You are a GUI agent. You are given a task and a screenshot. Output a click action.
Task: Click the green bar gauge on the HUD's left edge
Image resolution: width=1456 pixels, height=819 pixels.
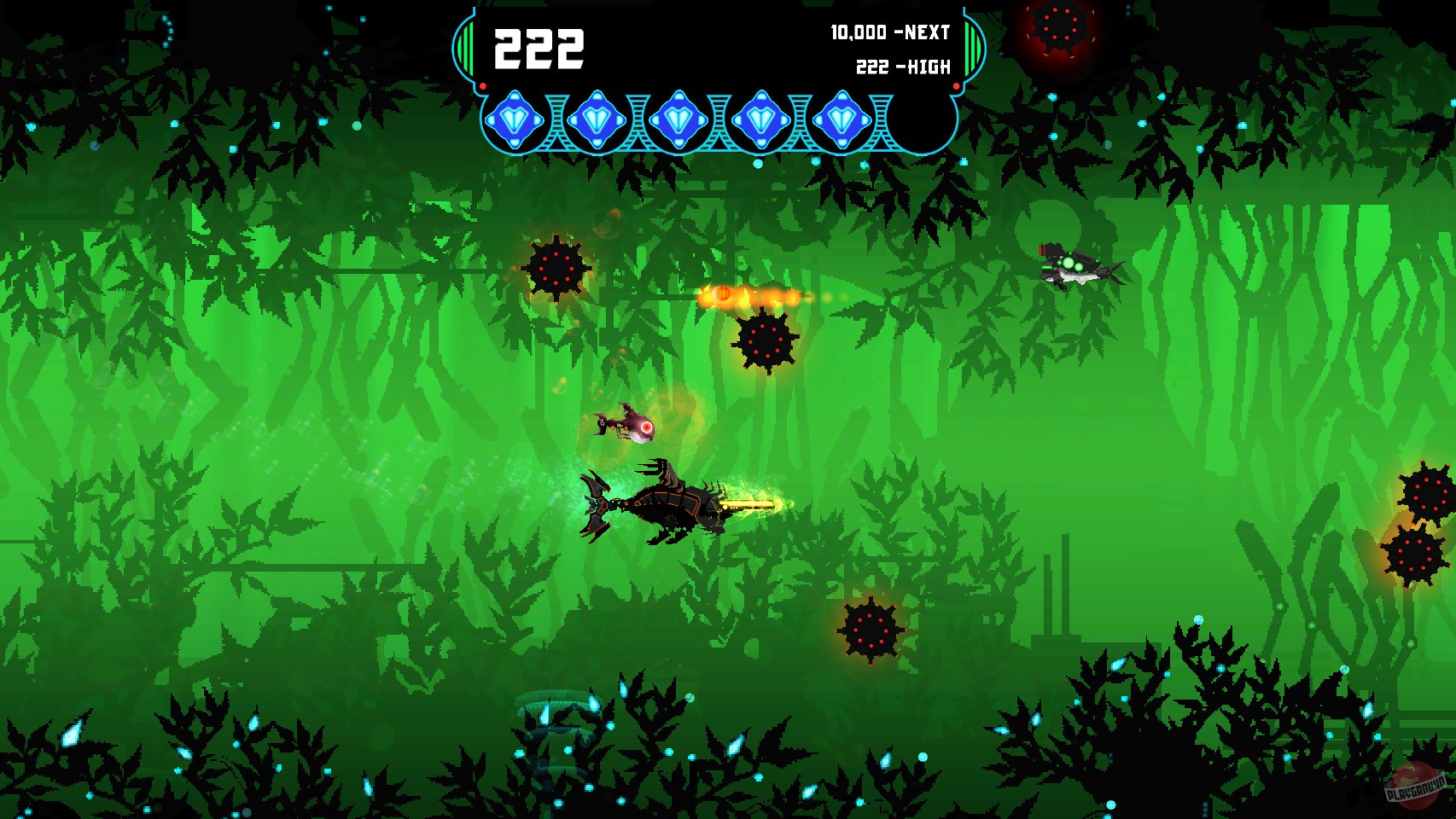tap(465, 47)
